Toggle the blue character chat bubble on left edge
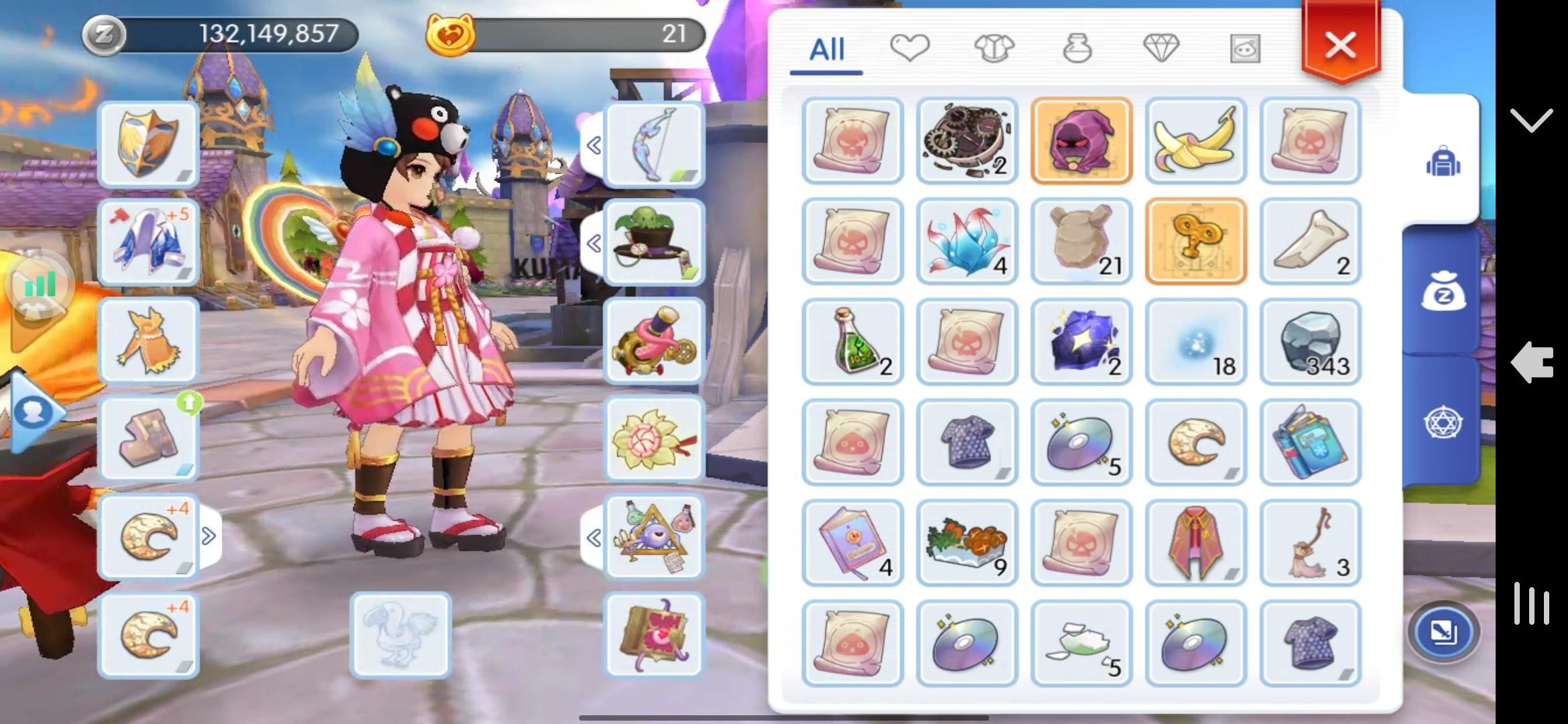 point(34,412)
